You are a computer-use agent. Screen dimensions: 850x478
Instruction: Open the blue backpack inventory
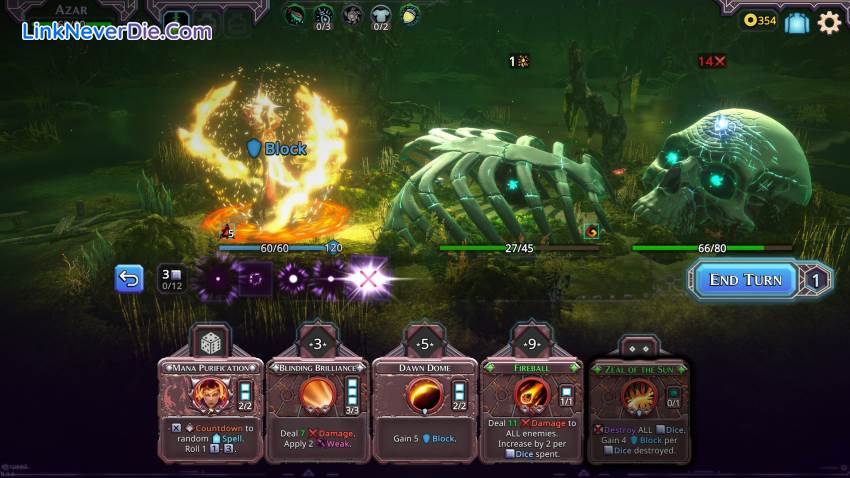(796, 22)
